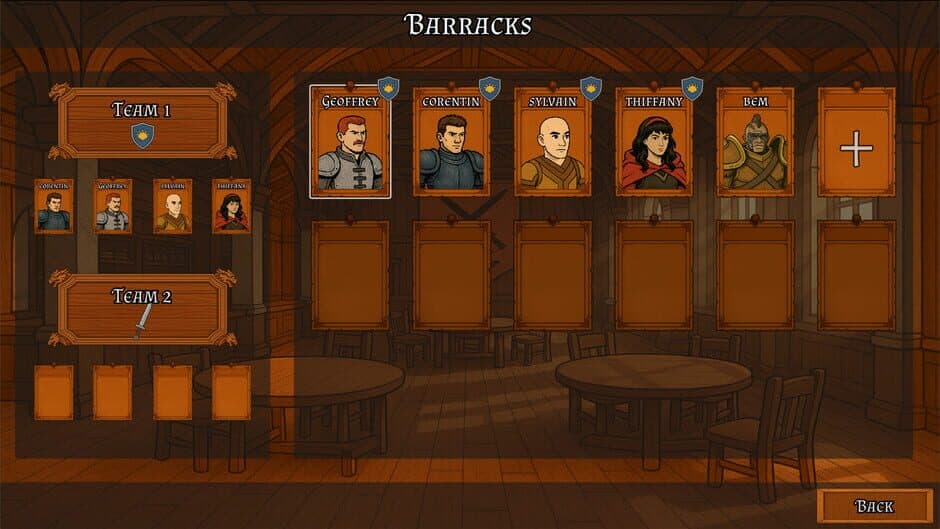Pick Sylvain's large roster card
The width and height of the screenshot is (940, 529).
(552, 142)
